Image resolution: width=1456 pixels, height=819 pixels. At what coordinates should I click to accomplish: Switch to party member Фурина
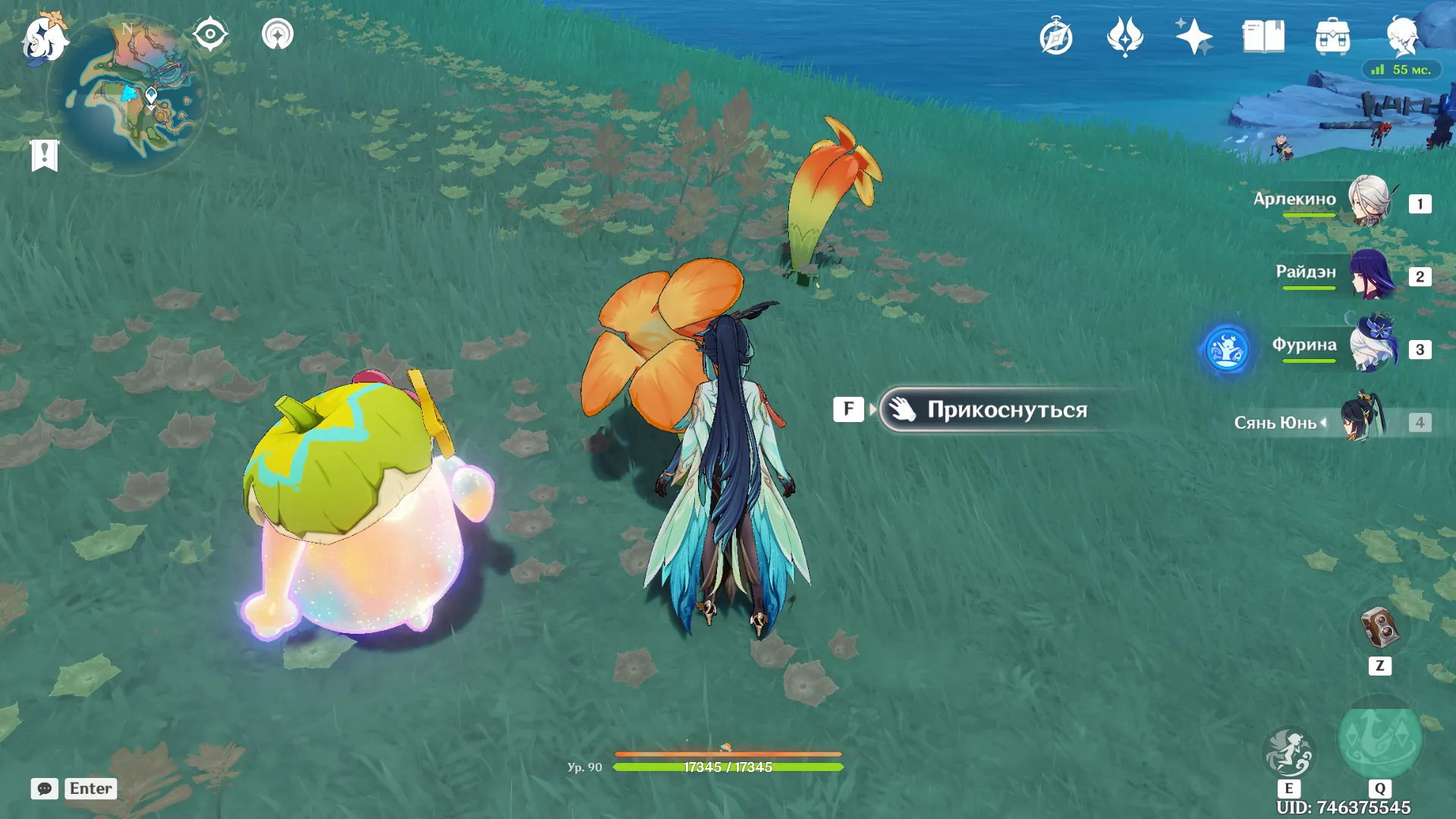(1373, 347)
